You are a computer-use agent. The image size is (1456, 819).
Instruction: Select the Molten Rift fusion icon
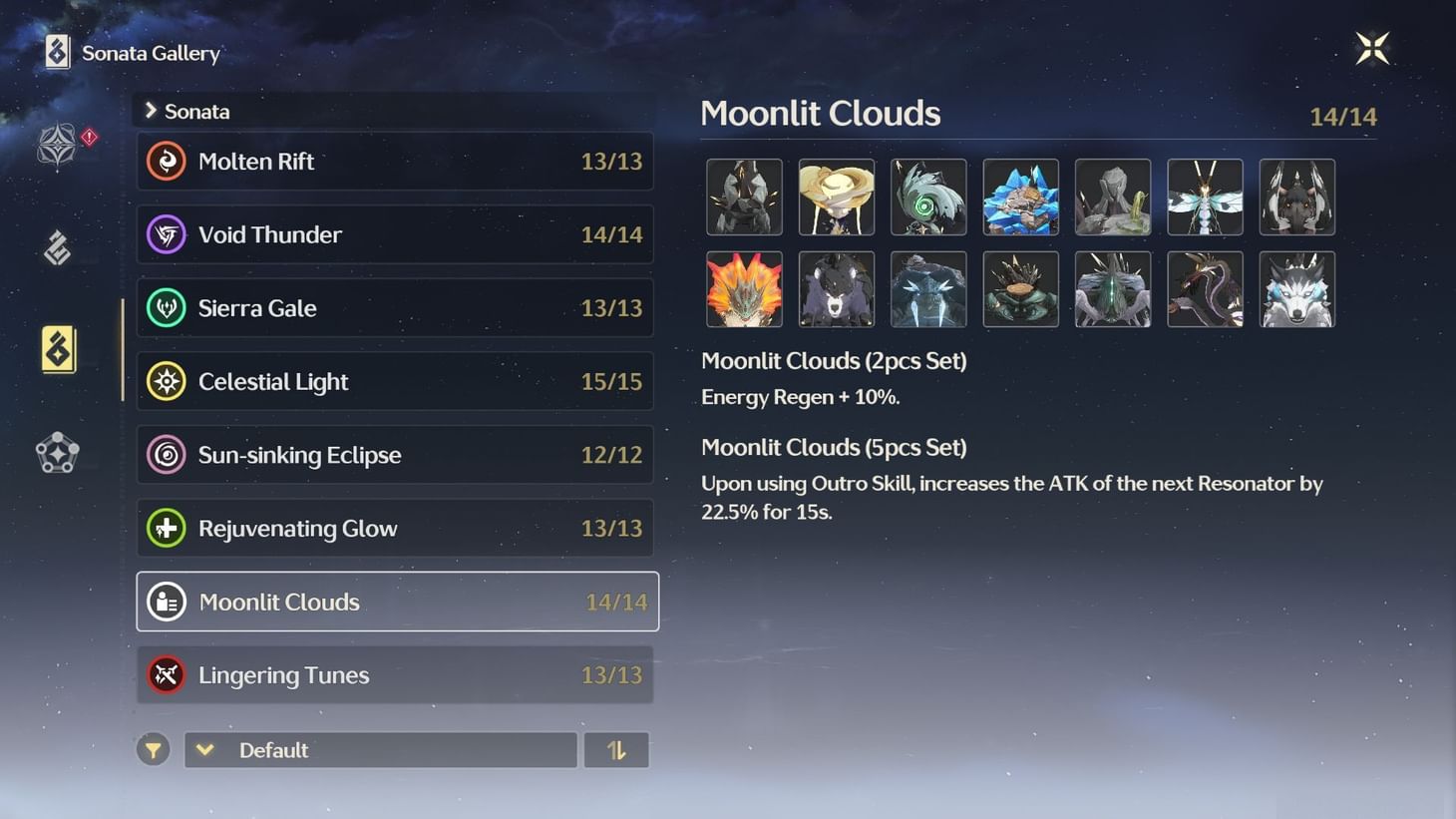tap(167, 161)
